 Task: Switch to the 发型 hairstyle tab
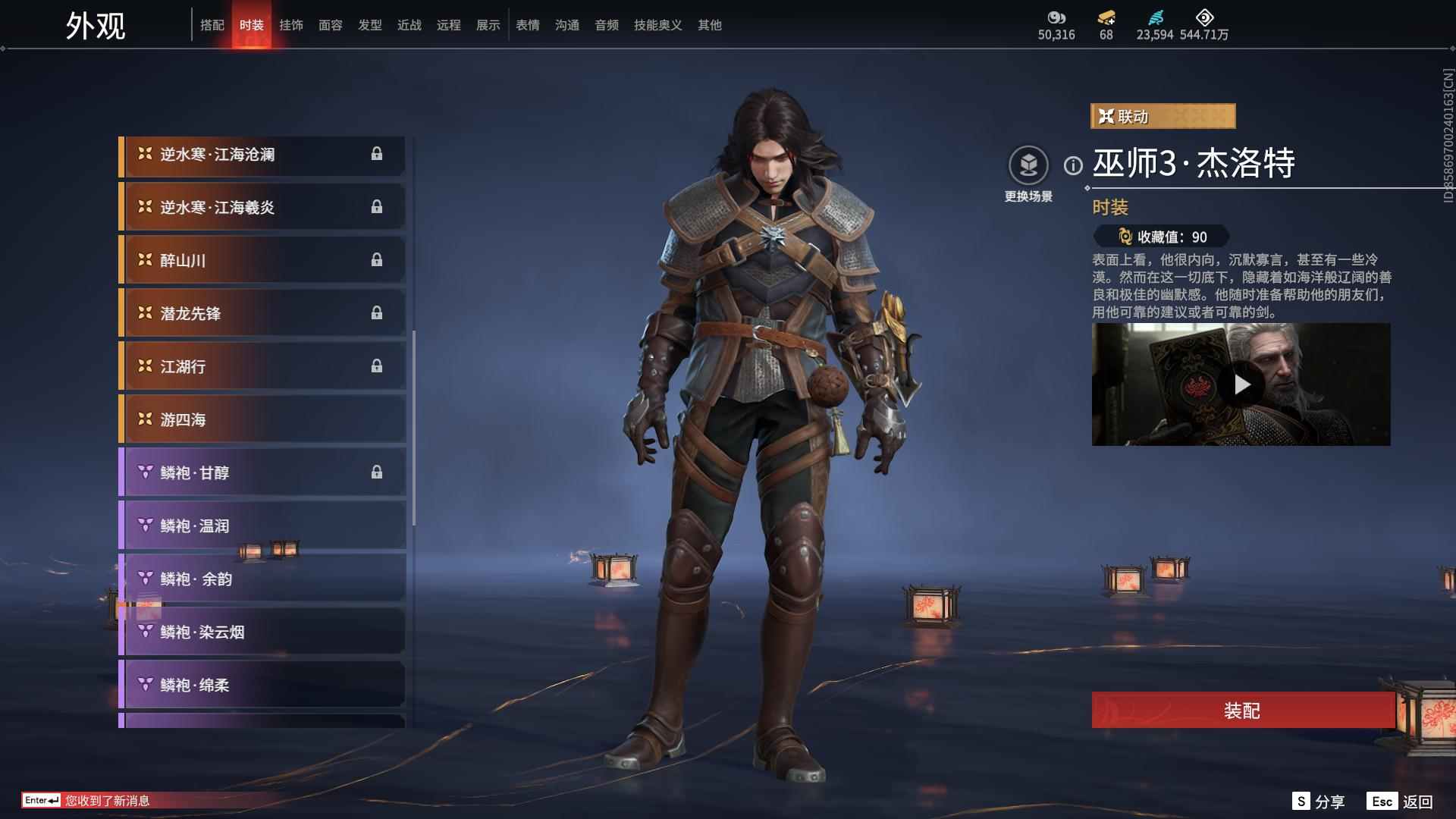(370, 25)
